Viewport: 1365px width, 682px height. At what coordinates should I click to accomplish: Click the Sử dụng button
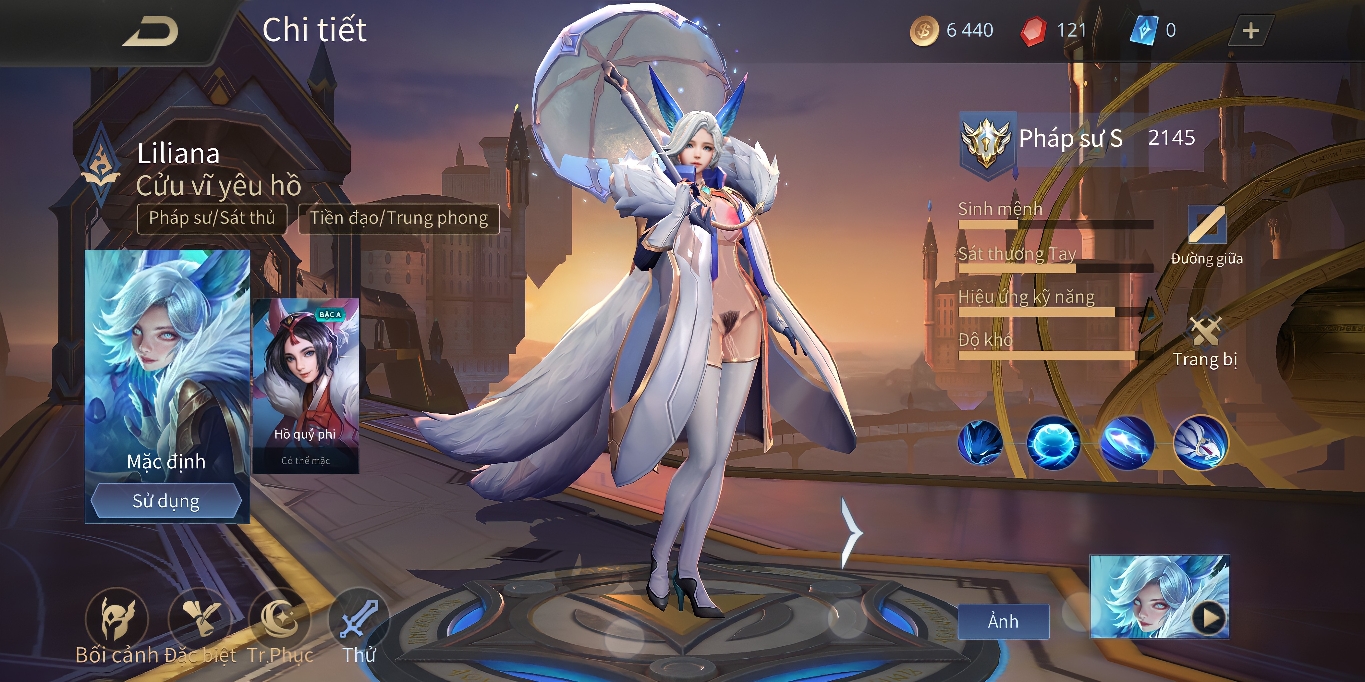click(x=166, y=501)
